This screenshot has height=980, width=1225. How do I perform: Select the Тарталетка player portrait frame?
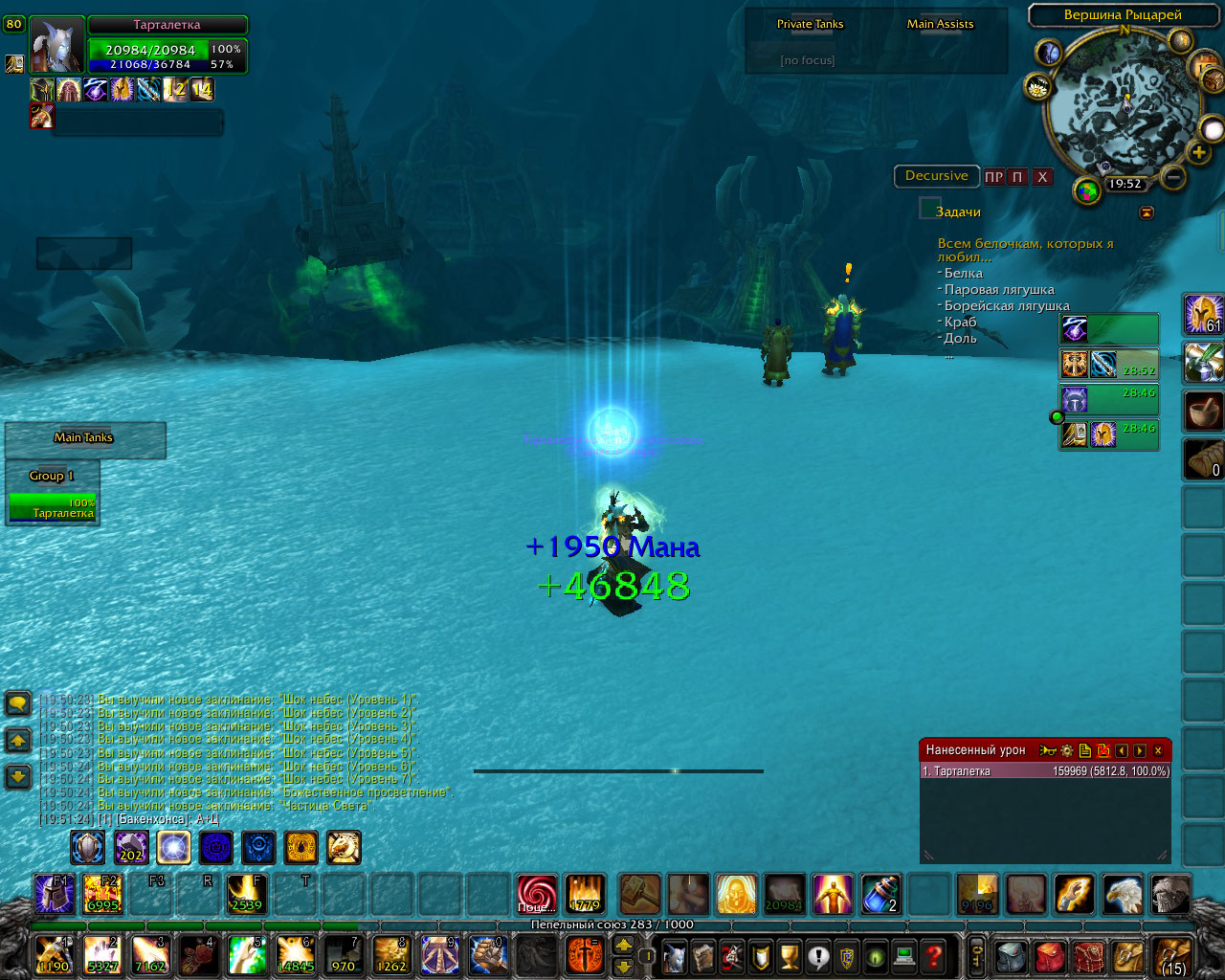[x=57, y=44]
